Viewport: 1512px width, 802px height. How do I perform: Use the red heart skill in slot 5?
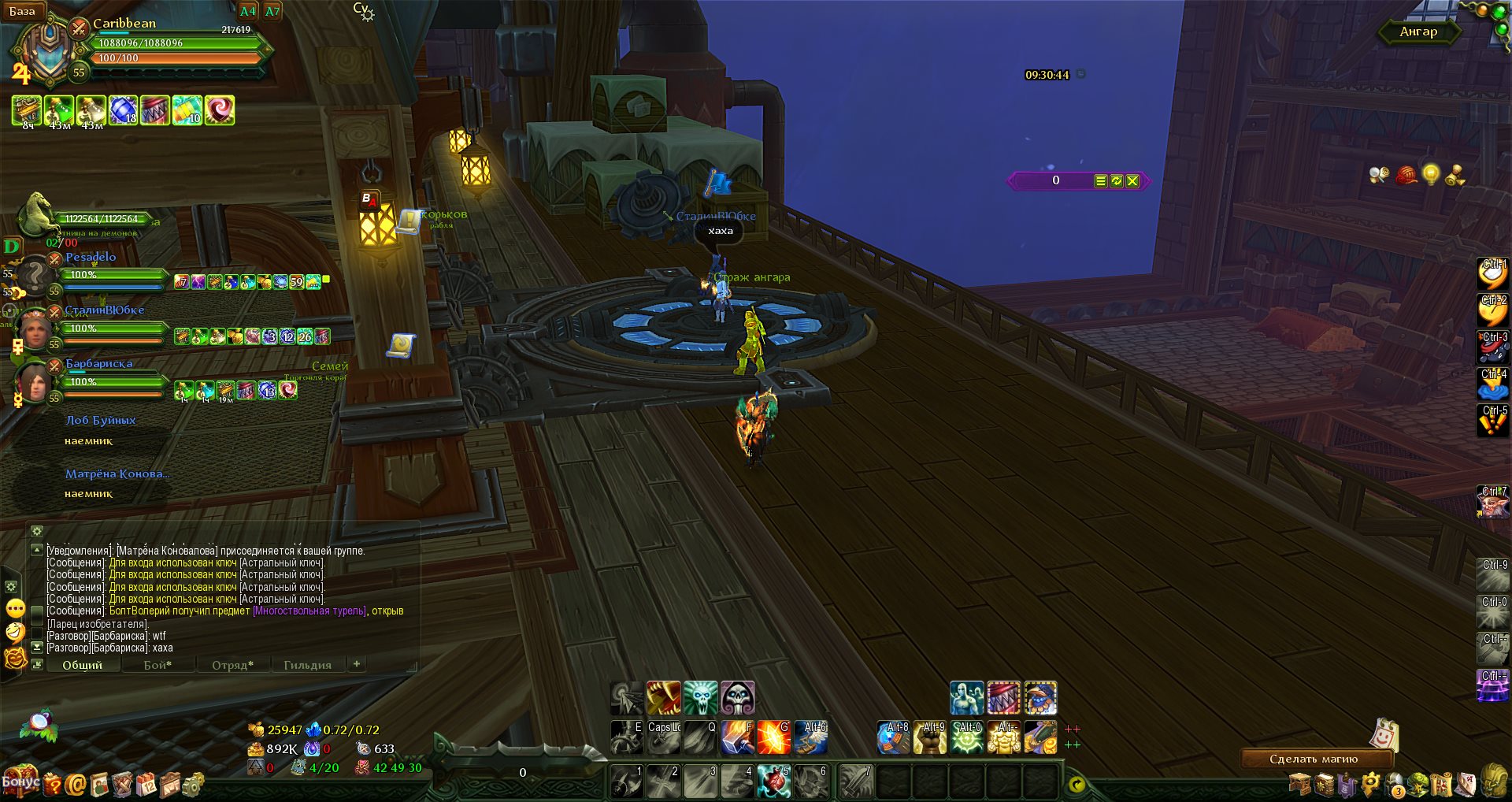(x=773, y=782)
